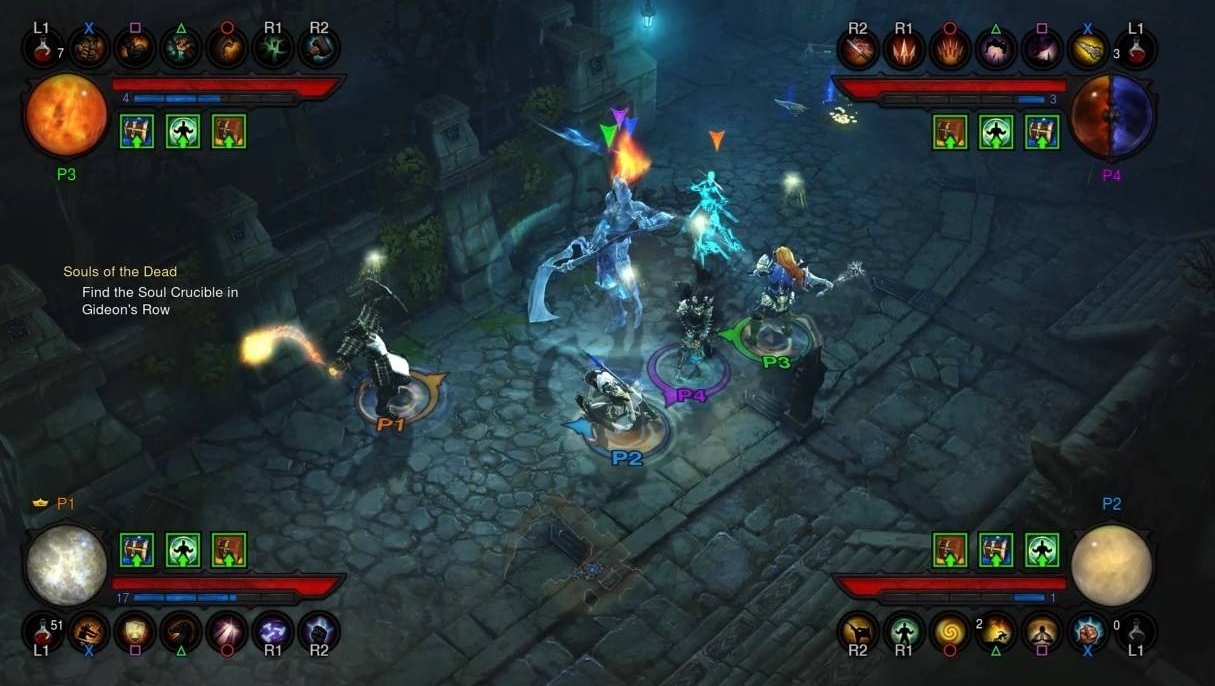This screenshot has height=686, width=1215.
Task: Choose P2's meditating figure skill icon
Action: click(x=1042, y=632)
